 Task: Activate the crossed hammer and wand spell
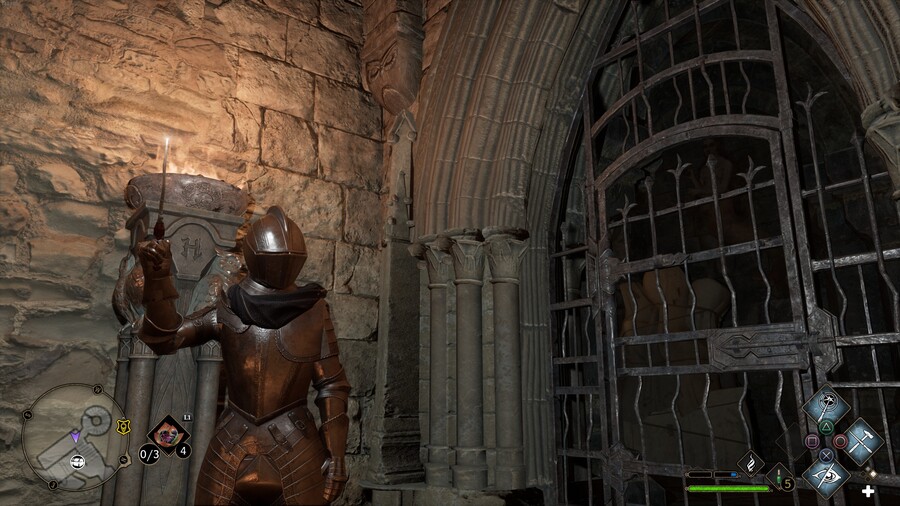[860, 440]
